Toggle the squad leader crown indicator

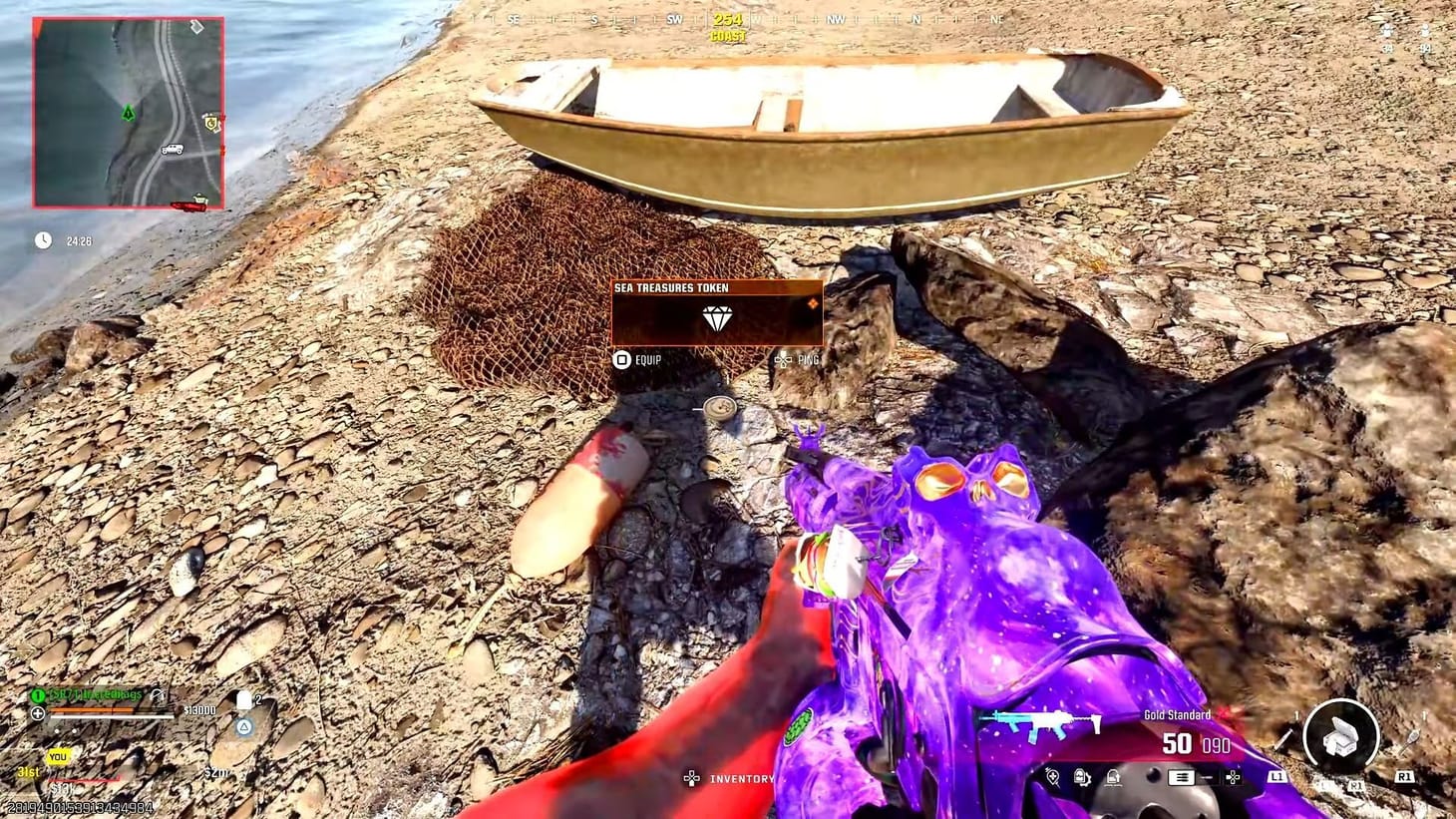(x=37, y=694)
